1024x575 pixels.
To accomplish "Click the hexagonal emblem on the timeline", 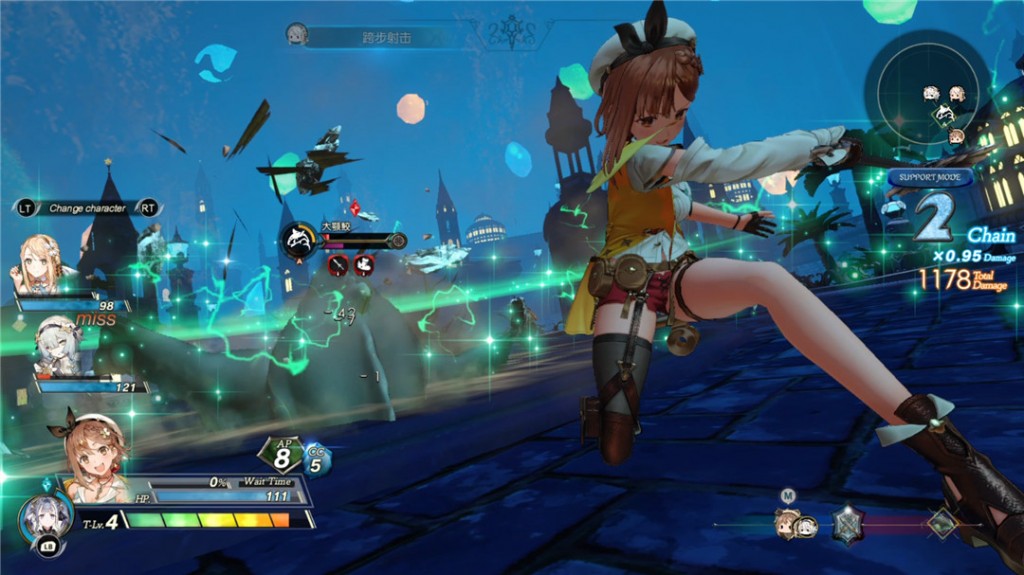I will [848, 523].
